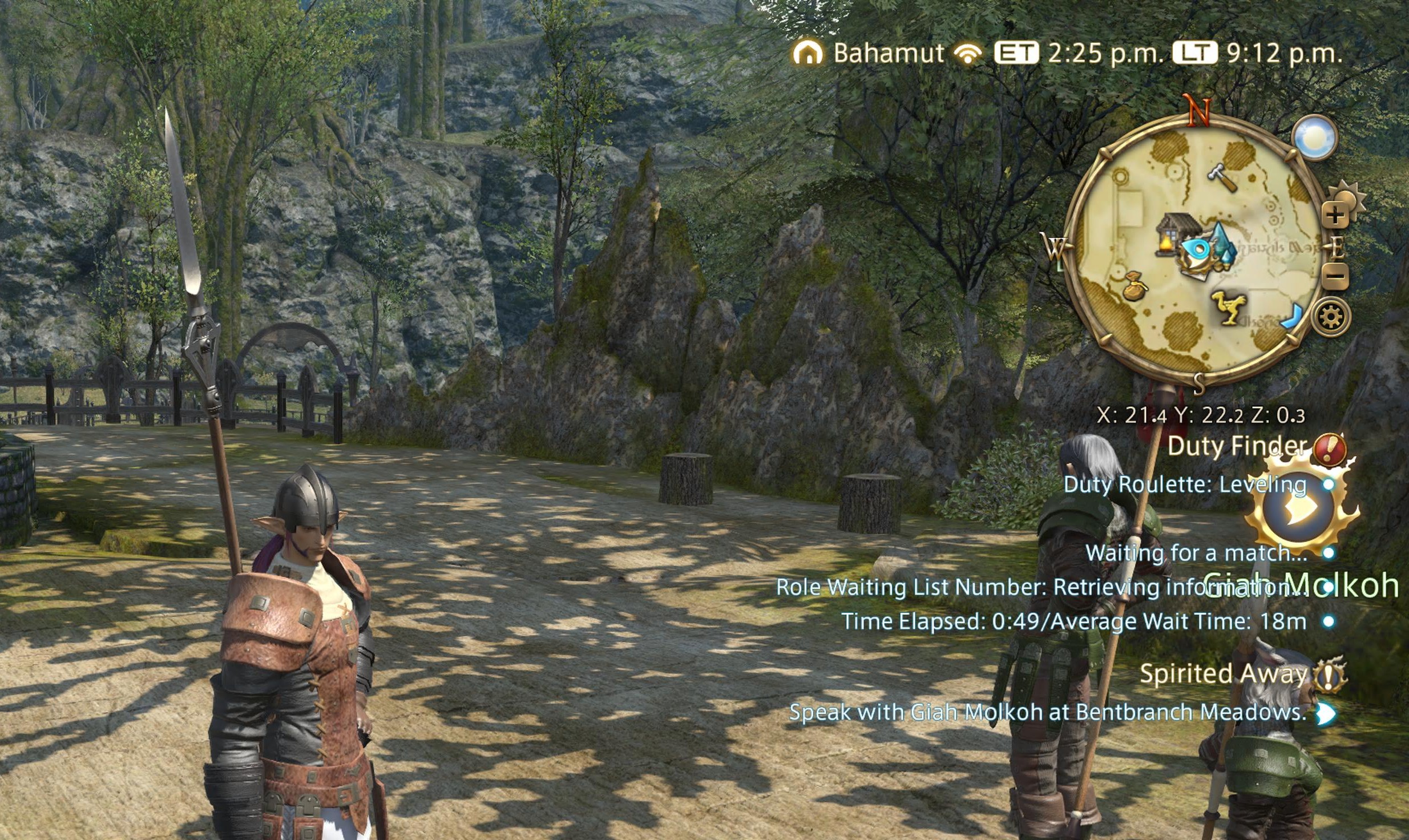Click the weather indicator orb
1409x840 pixels.
(1315, 138)
